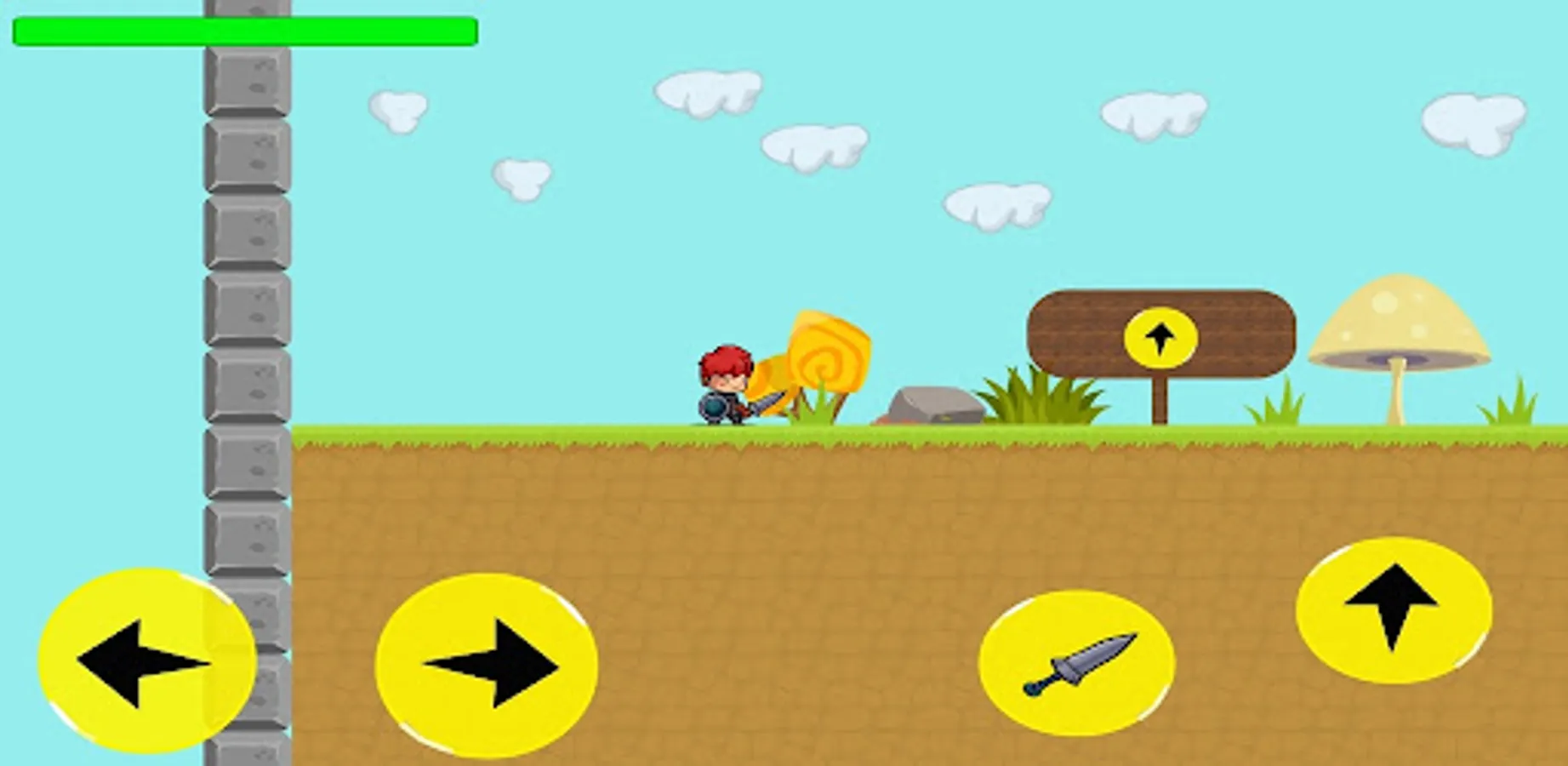Tap the cloud above the signpost
This screenshot has height=766, width=1568.
coord(1153,115)
